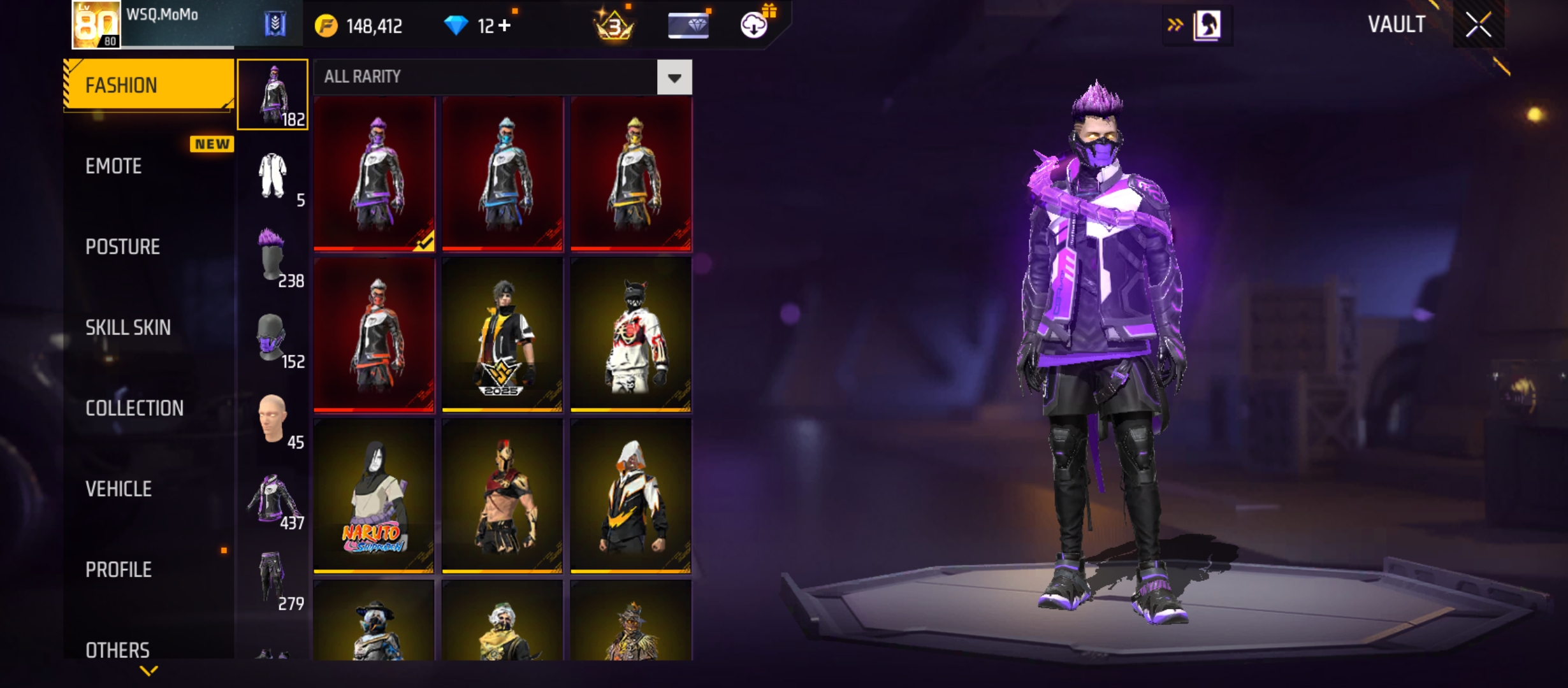Viewport: 1568px width, 688px height.
Task: Show the Vehicle category
Action: [119, 489]
